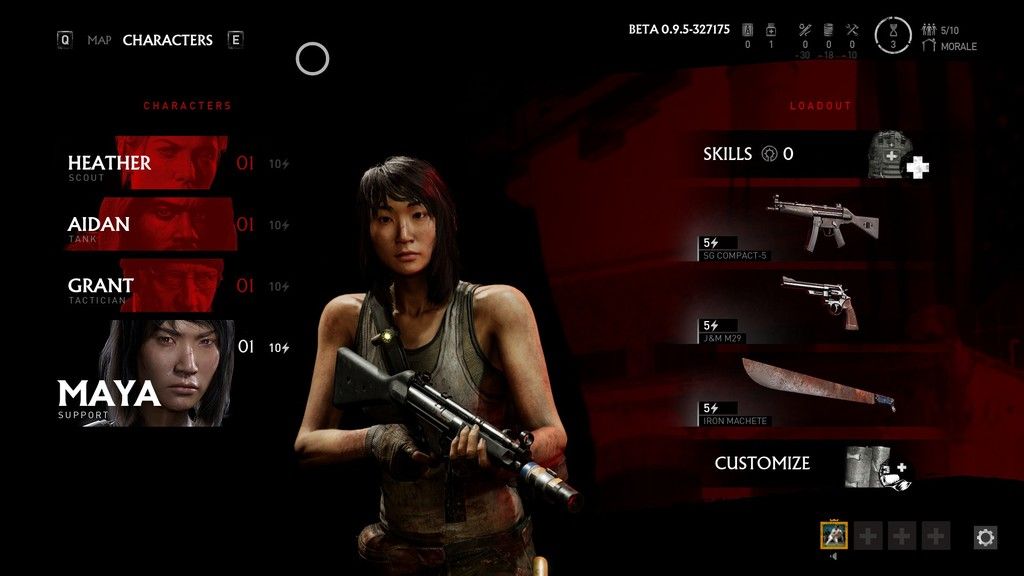Choose the J&M M29 revolver slot
Screen dimensions: 1024x576
[810, 304]
